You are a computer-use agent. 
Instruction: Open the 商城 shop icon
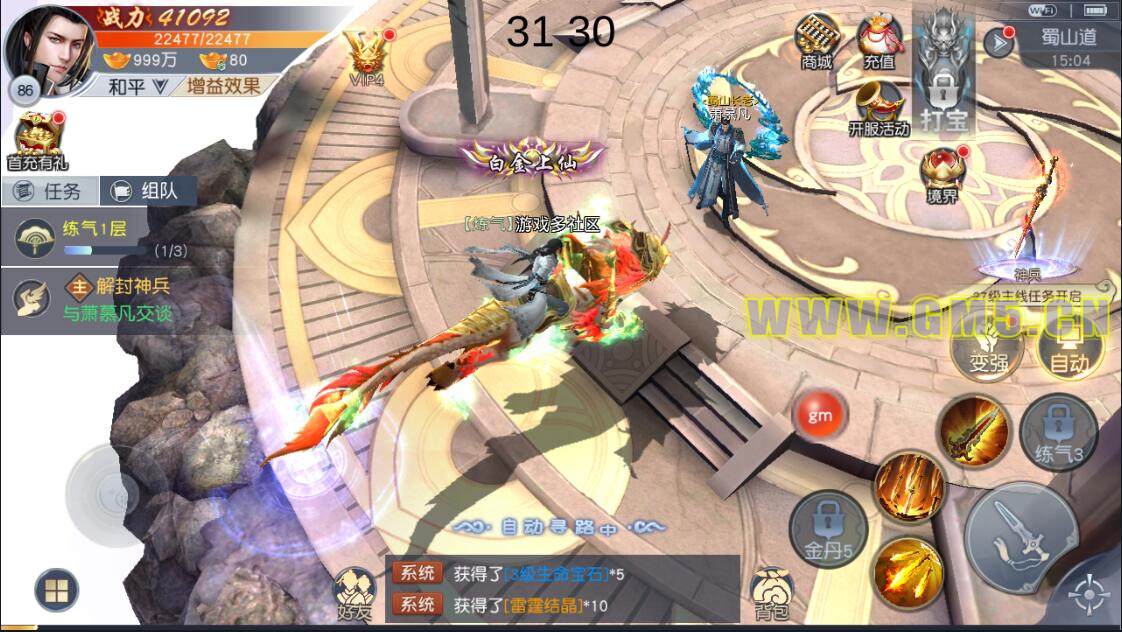pos(816,42)
